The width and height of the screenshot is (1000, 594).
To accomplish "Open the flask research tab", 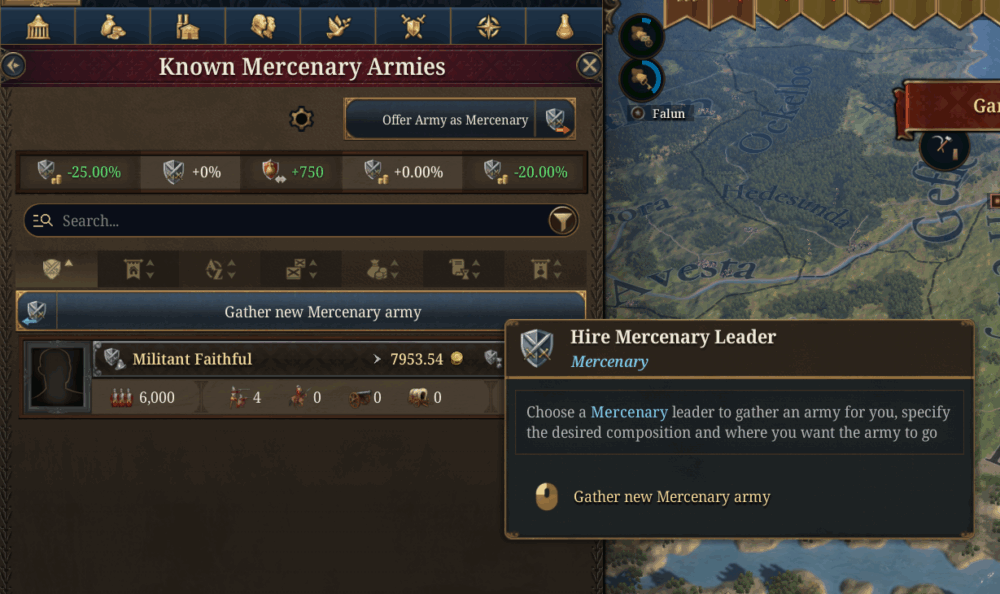I will pos(564,26).
